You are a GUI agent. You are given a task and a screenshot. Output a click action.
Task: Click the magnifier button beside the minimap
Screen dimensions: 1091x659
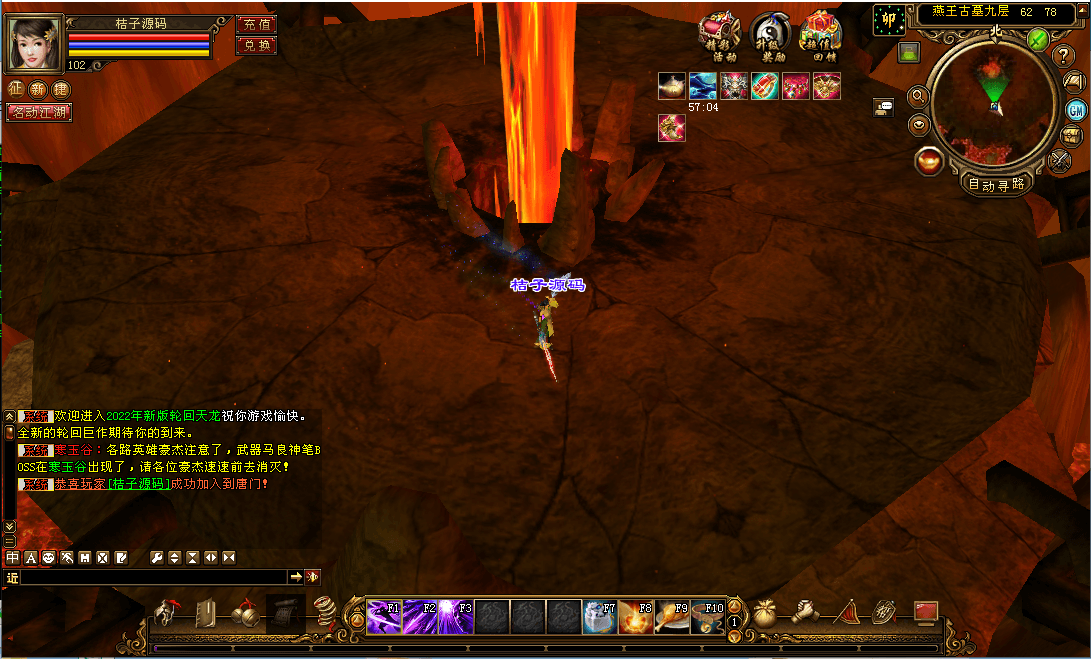[917, 97]
